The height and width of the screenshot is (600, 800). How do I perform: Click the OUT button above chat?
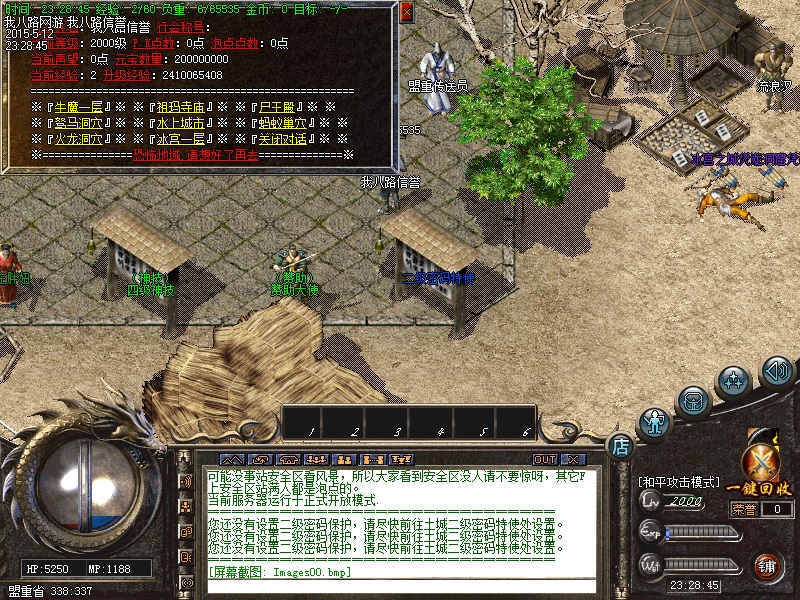coord(544,459)
